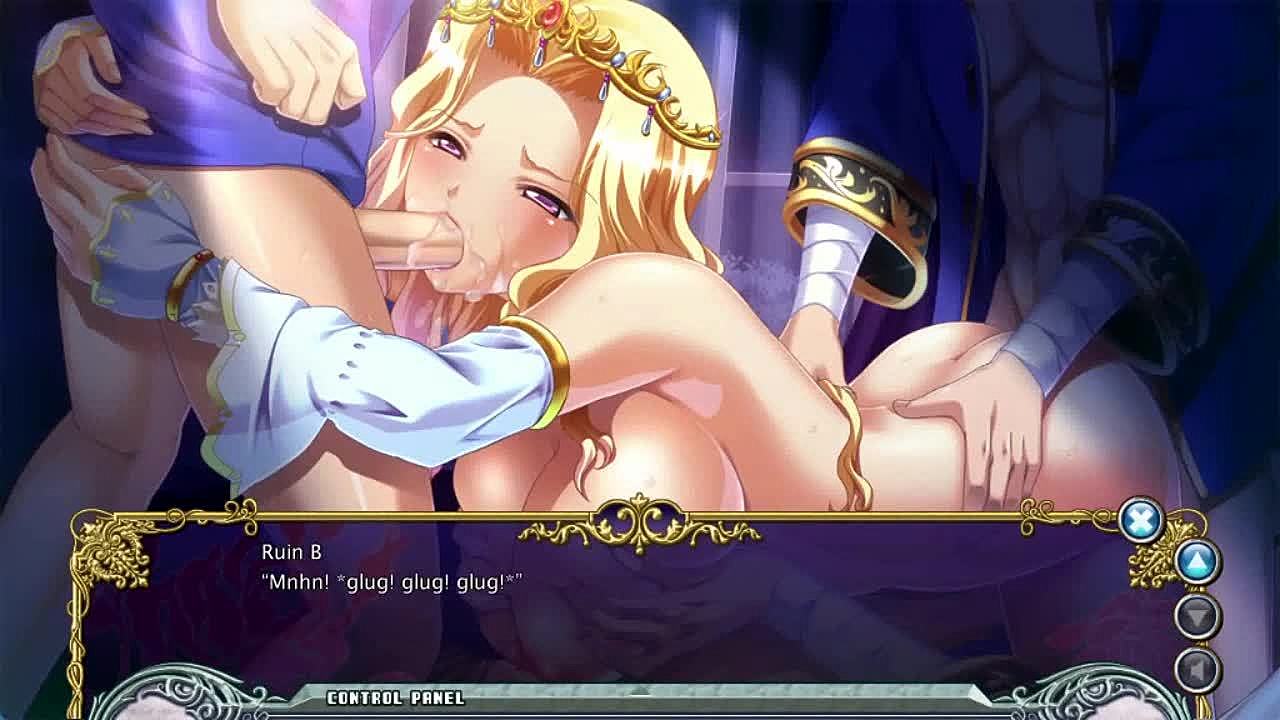Click the grey down arrow button
Viewport: 1280px width, 720px height.
1197,616
